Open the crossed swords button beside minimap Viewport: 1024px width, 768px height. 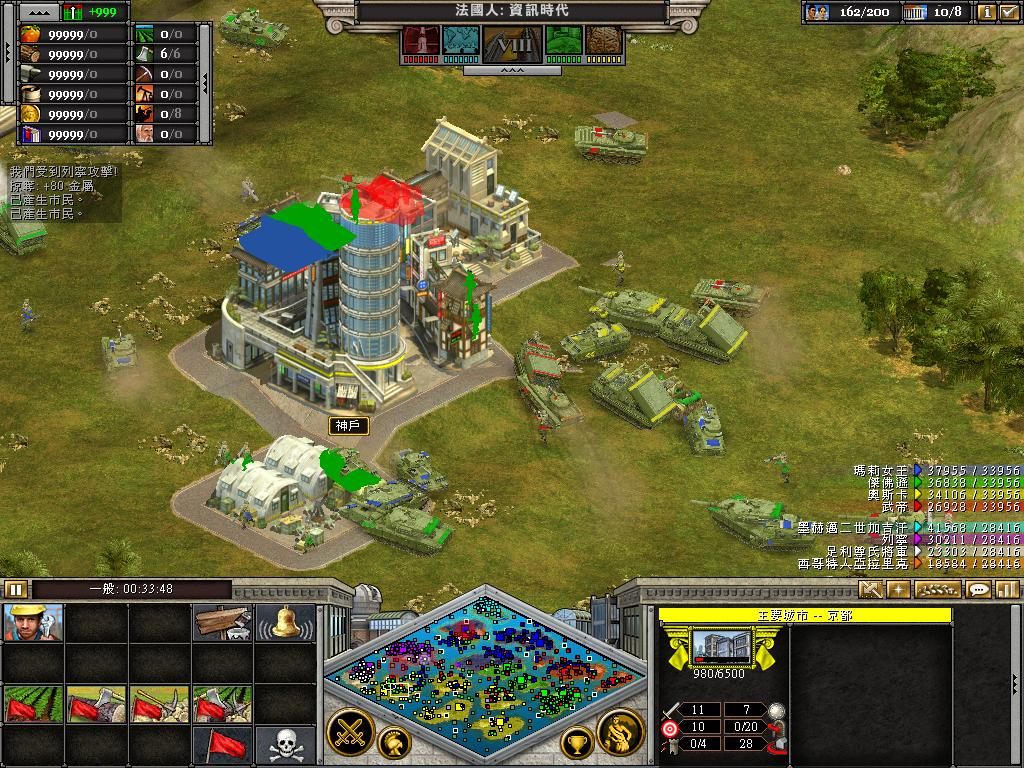[350, 731]
